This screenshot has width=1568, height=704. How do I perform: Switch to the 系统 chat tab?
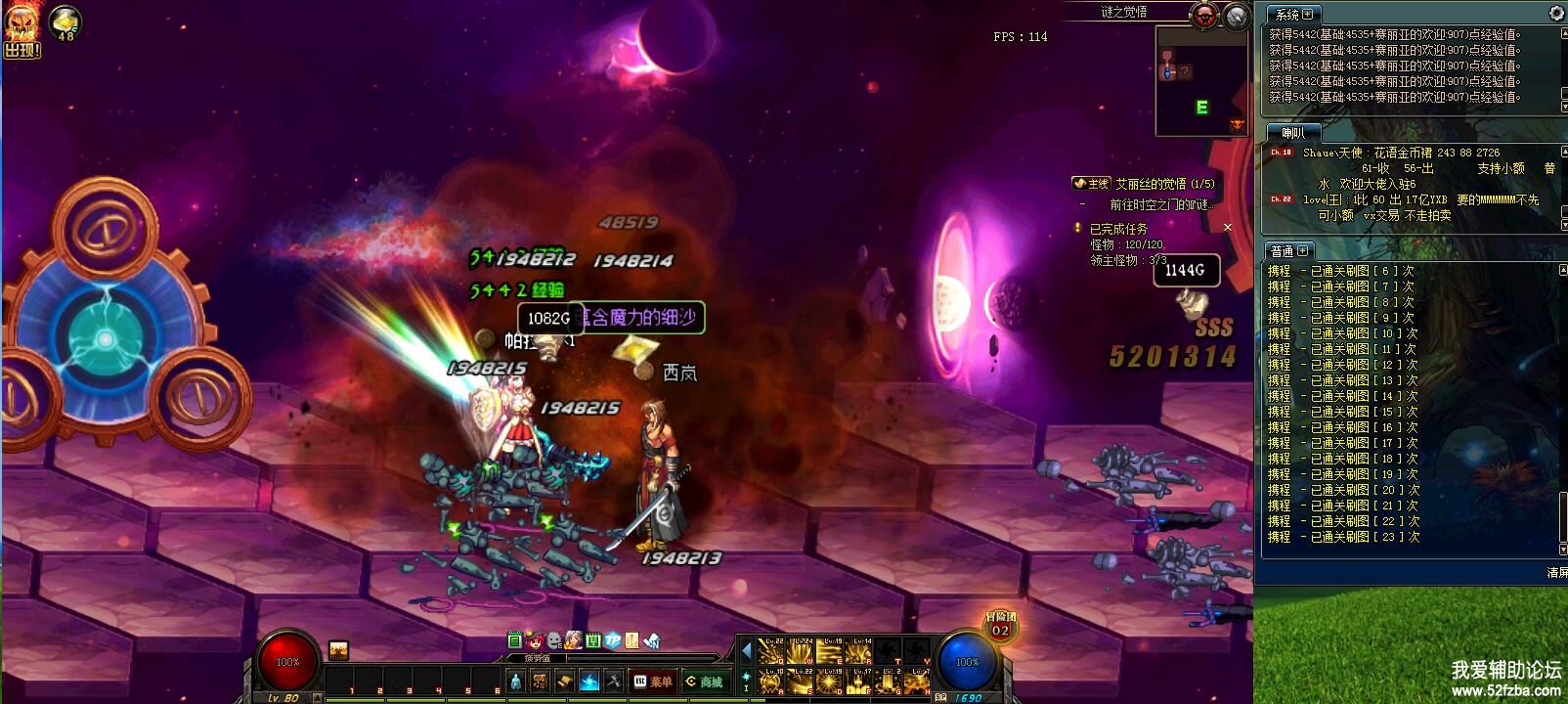[x=1292, y=15]
